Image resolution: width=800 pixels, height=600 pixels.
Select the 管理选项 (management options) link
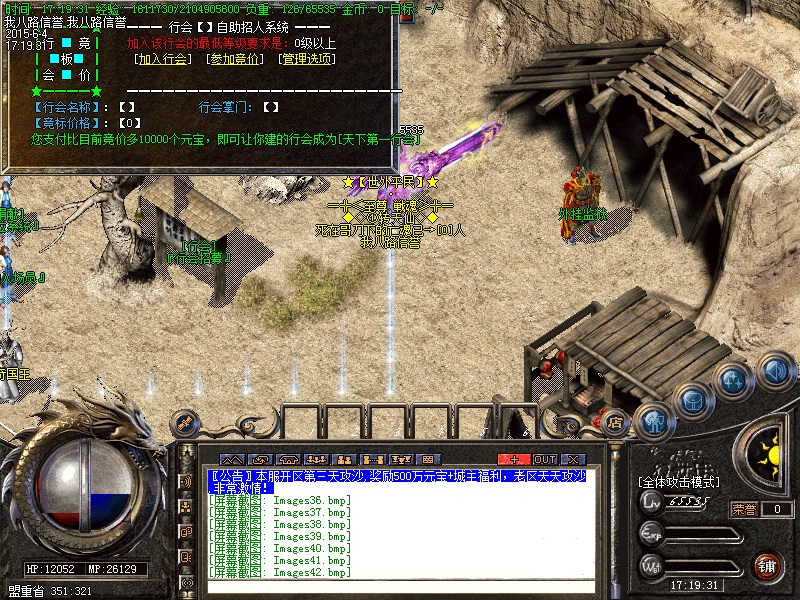click(x=307, y=59)
